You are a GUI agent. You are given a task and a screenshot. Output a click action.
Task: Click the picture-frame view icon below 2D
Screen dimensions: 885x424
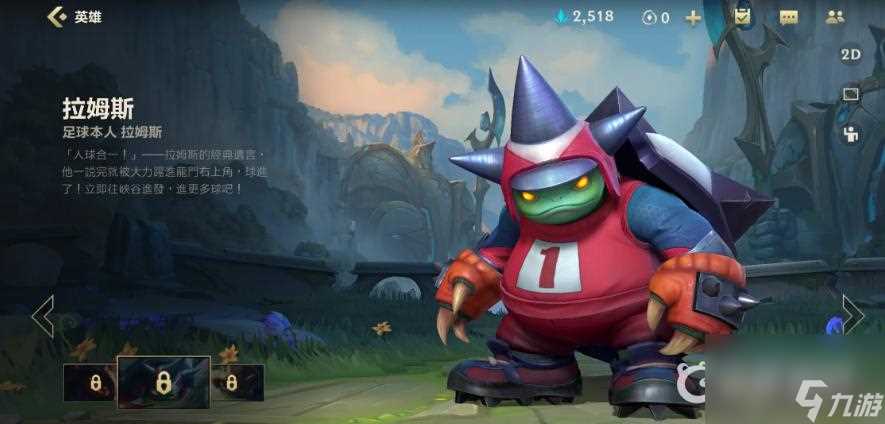pyautogui.click(x=850, y=94)
